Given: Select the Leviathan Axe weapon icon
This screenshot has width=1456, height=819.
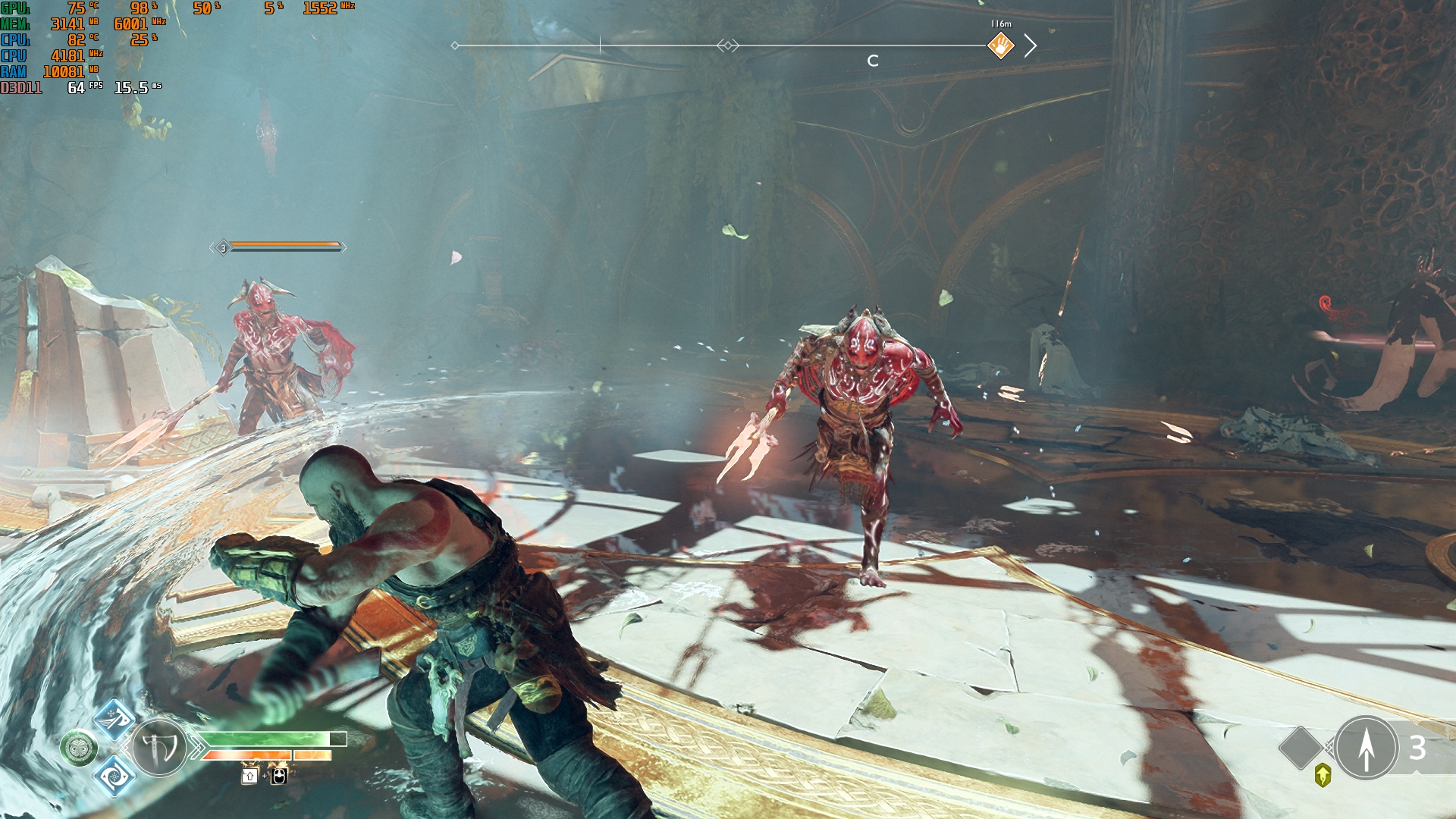Looking at the screenshot, I should point(159,748).
